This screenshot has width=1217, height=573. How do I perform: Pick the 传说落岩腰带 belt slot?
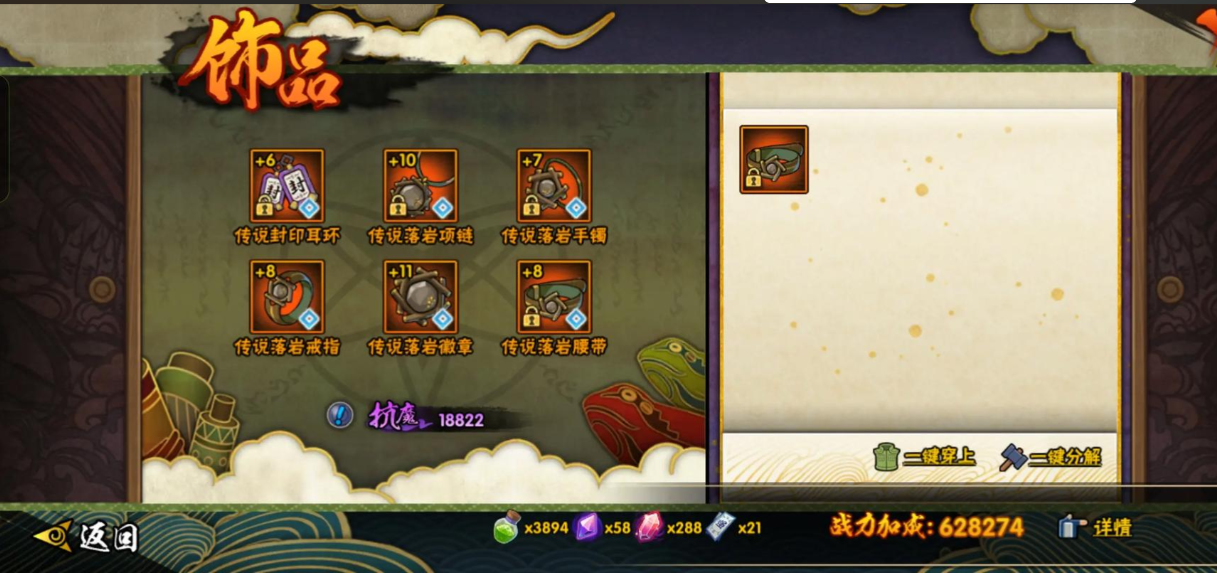554,297
